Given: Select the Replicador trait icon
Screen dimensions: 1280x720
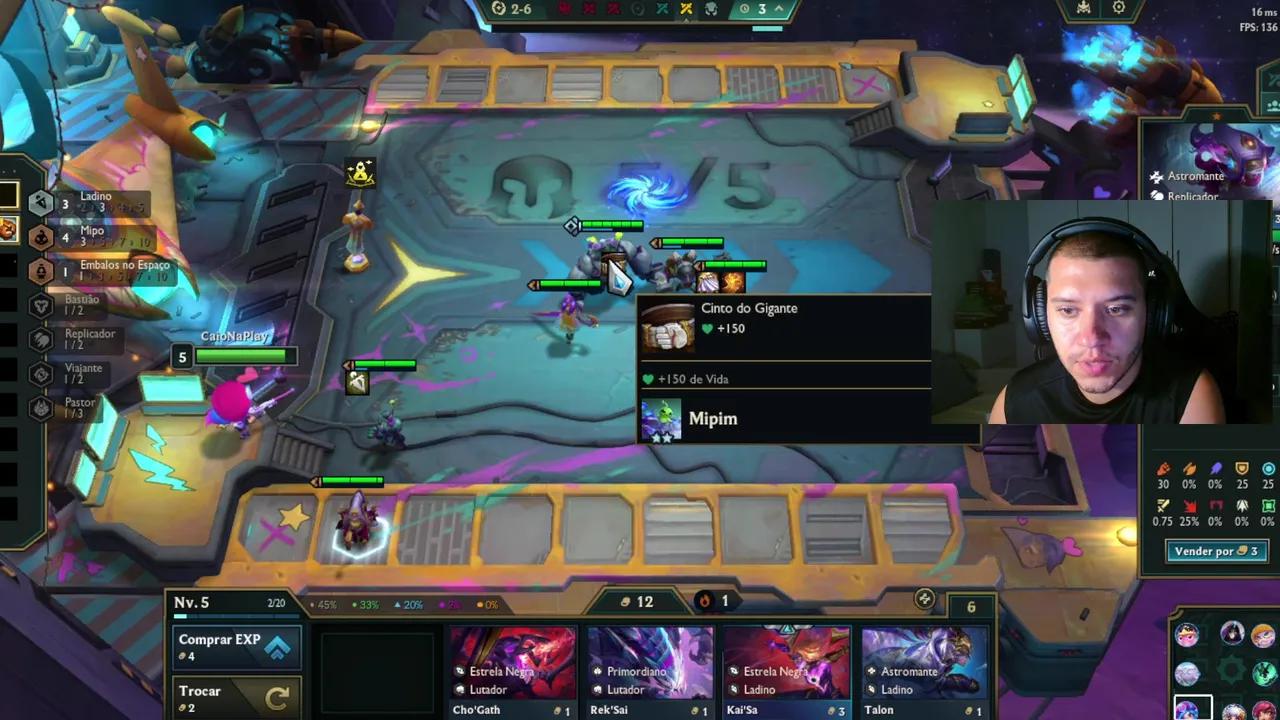Looking at the screenshot, I should coord(41,338).
